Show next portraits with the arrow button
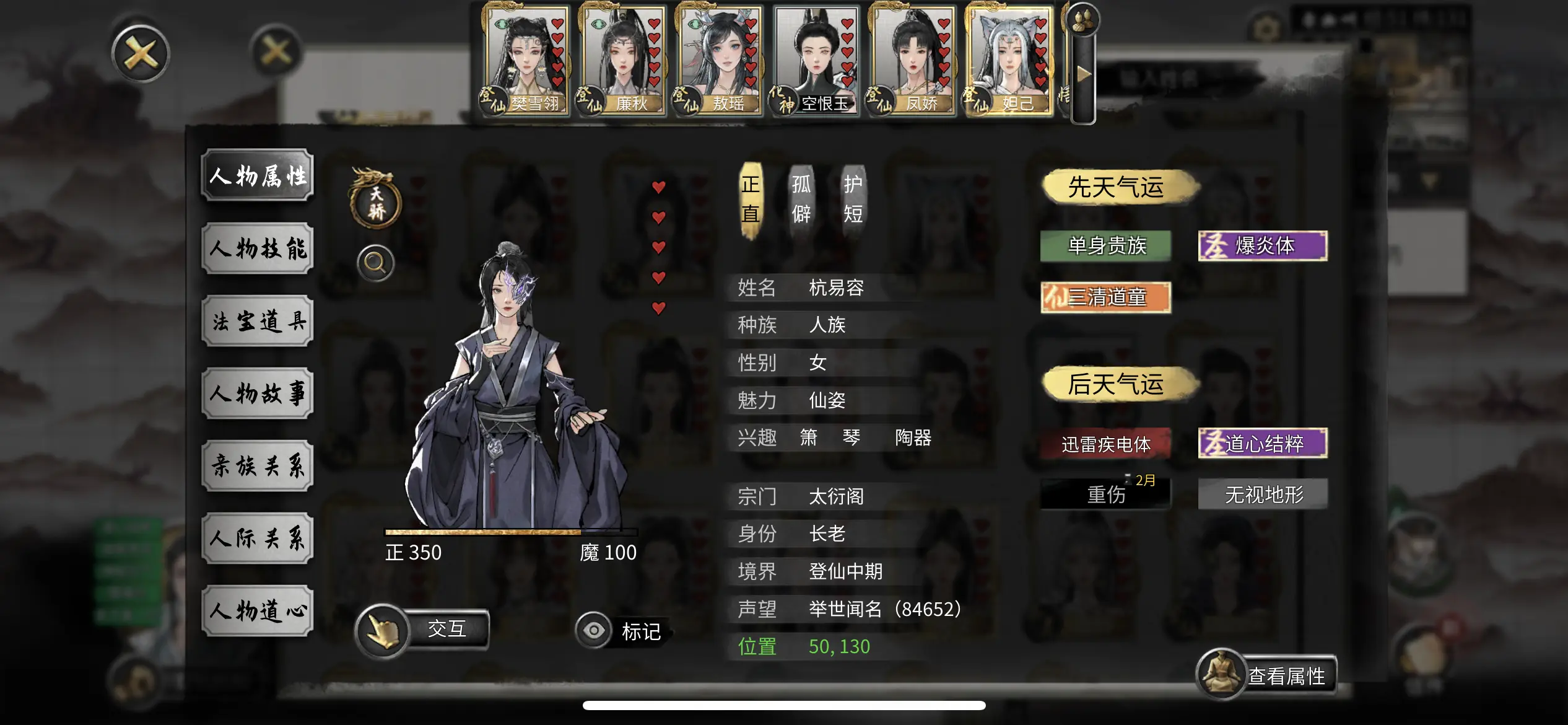Screen dimensions: 1568x725 pos(1083,76)
